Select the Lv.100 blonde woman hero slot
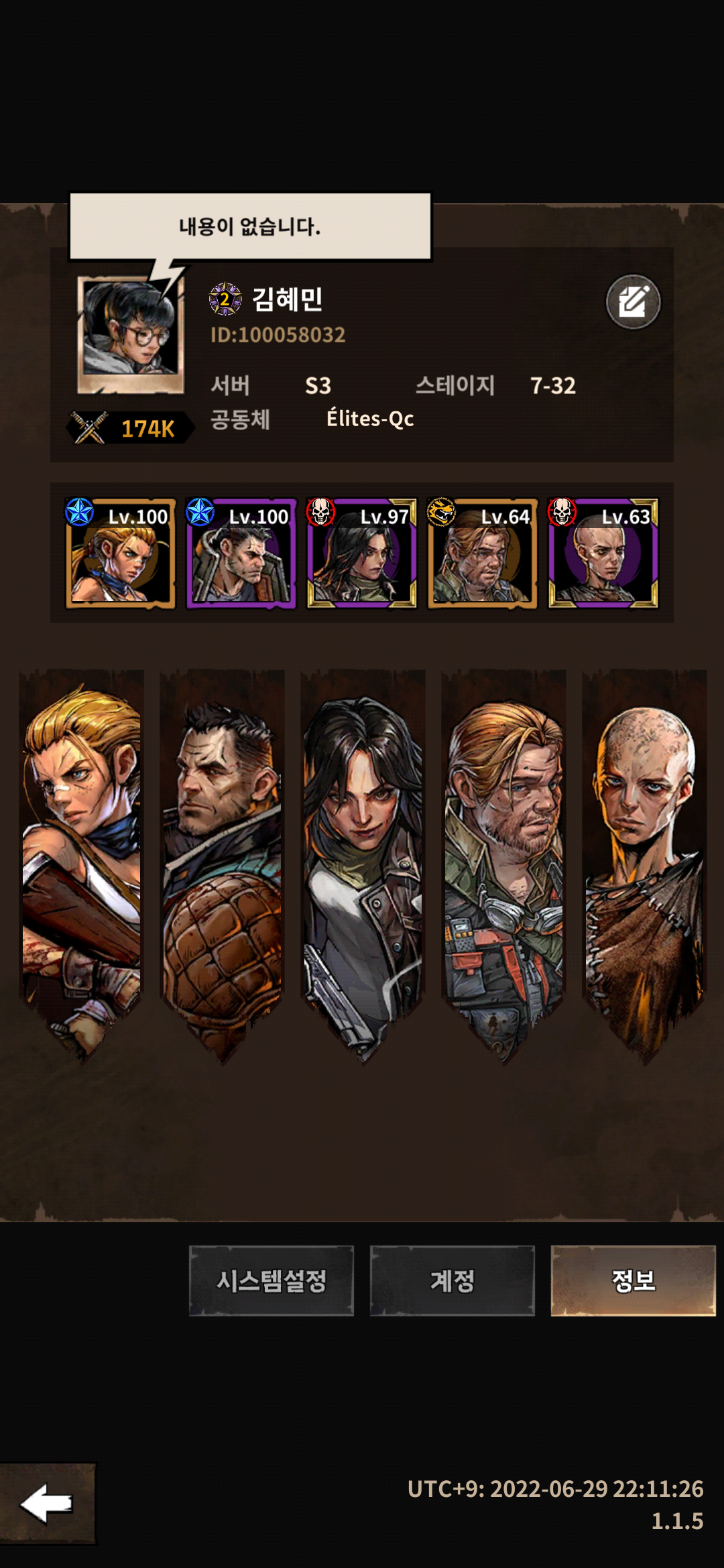 (121, 553)
